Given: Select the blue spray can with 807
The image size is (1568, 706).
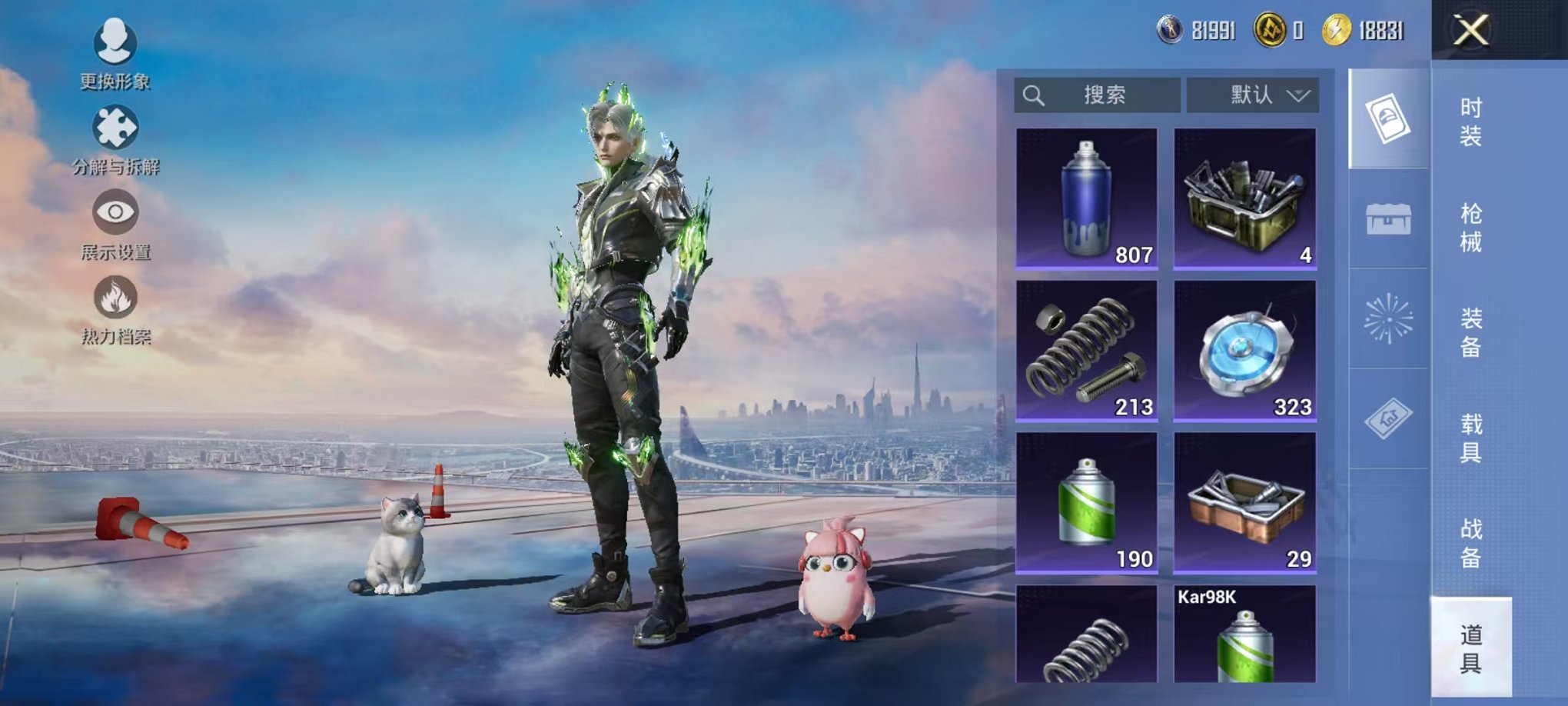Looking at the screenshot, I should 1086,198.
